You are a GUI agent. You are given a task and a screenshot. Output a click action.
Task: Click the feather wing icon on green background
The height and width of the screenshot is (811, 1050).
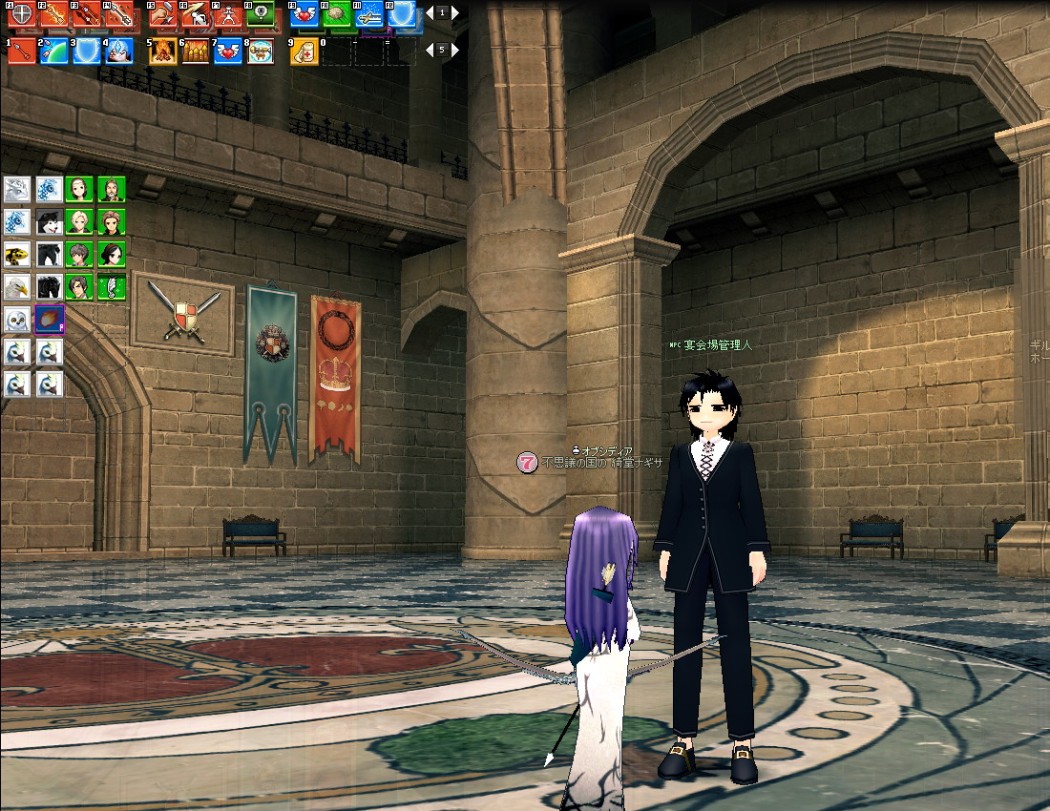tap(111, 287)
